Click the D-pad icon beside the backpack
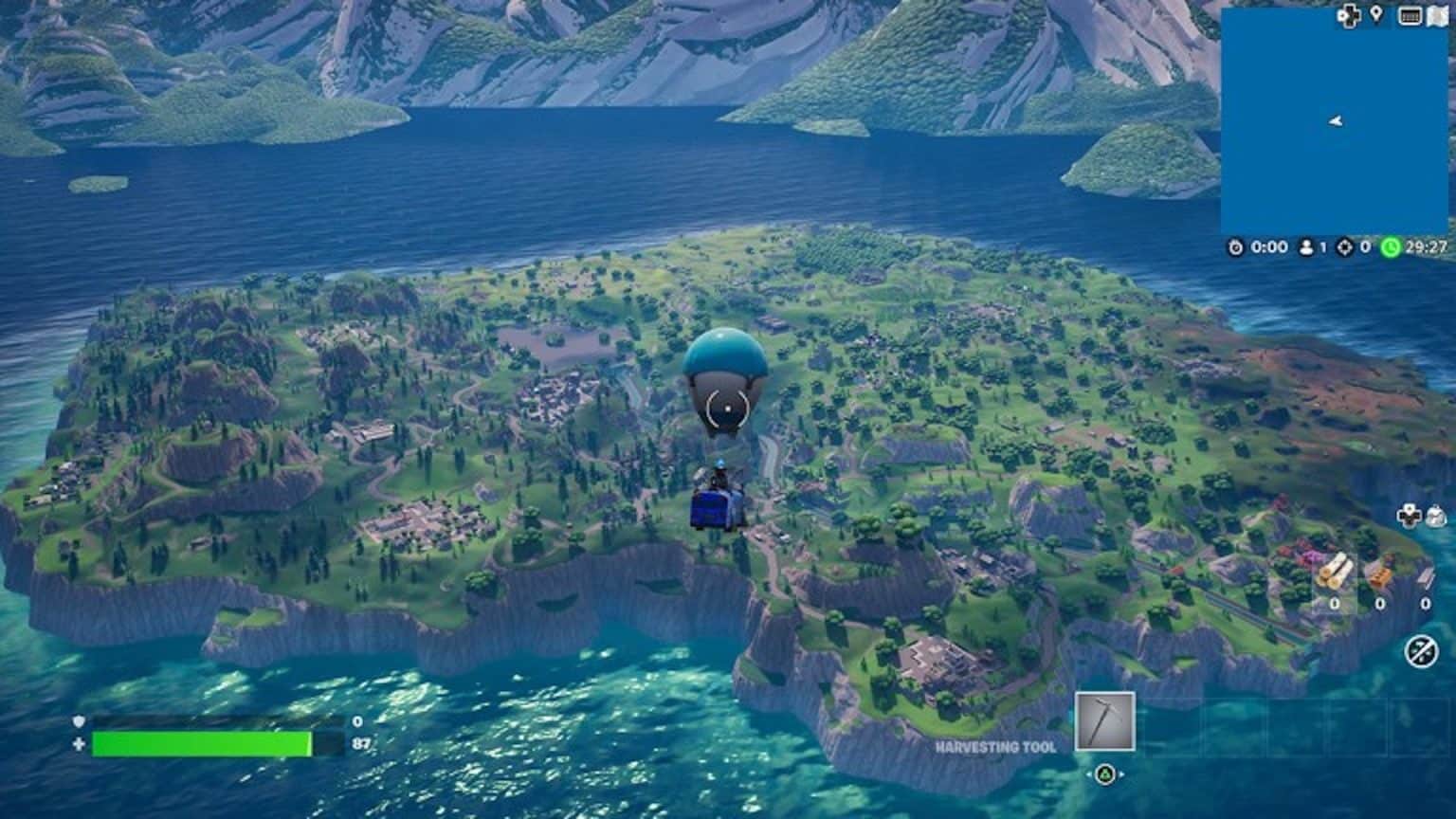This screenshot has height=819, width=1456. pyautogui.click(x=1409, y=517)
